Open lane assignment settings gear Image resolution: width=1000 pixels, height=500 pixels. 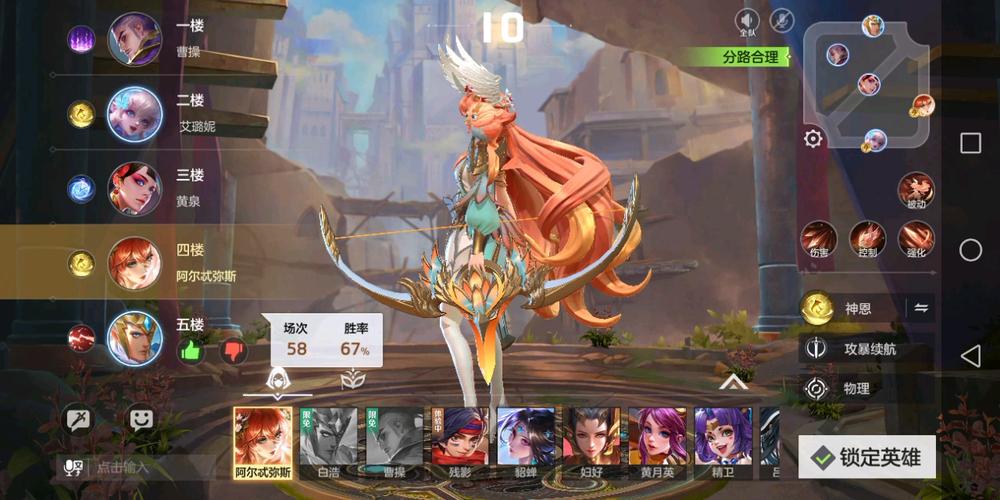point(813,139)
